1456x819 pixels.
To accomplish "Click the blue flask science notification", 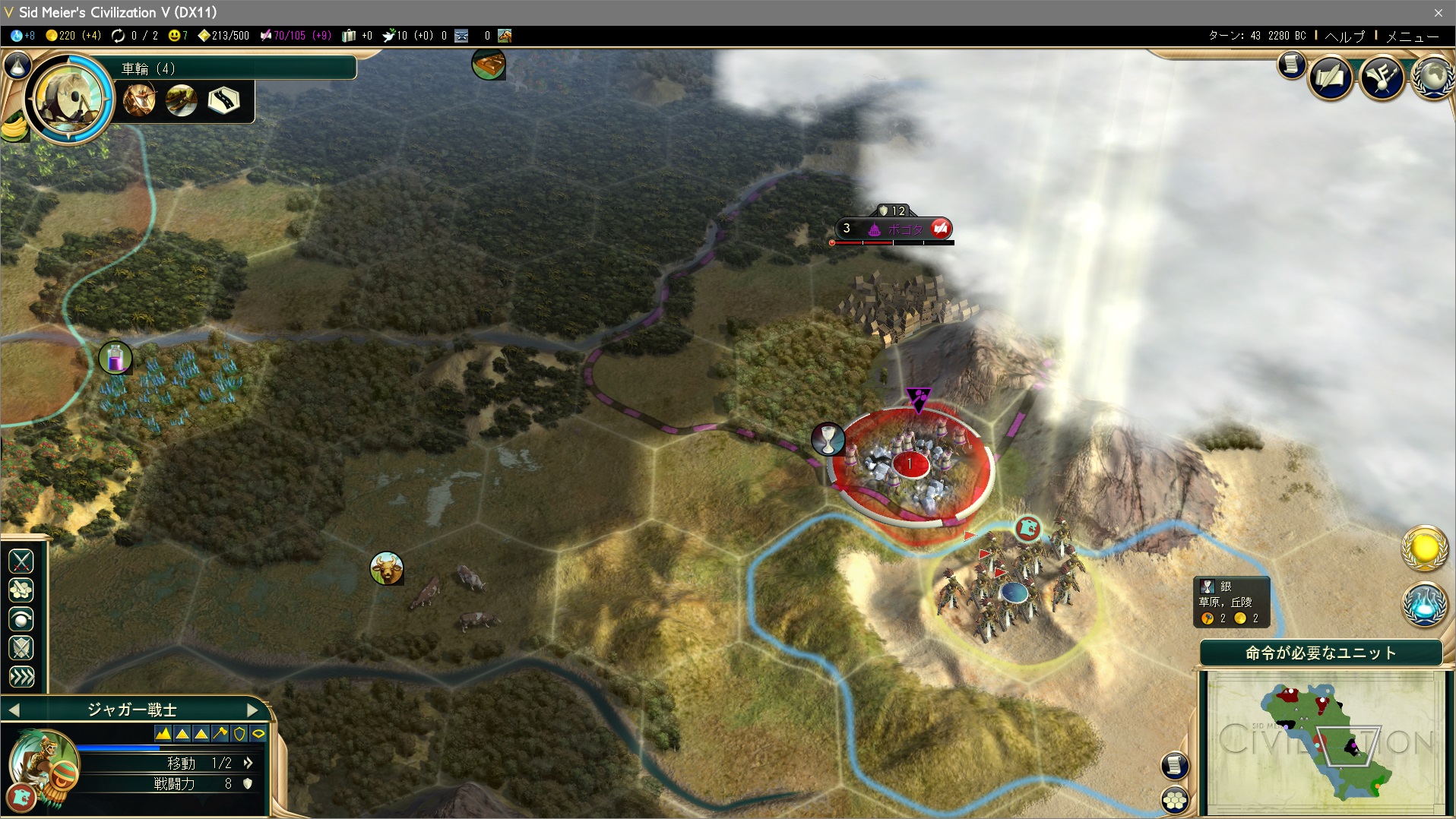I will click(1424, 606).
